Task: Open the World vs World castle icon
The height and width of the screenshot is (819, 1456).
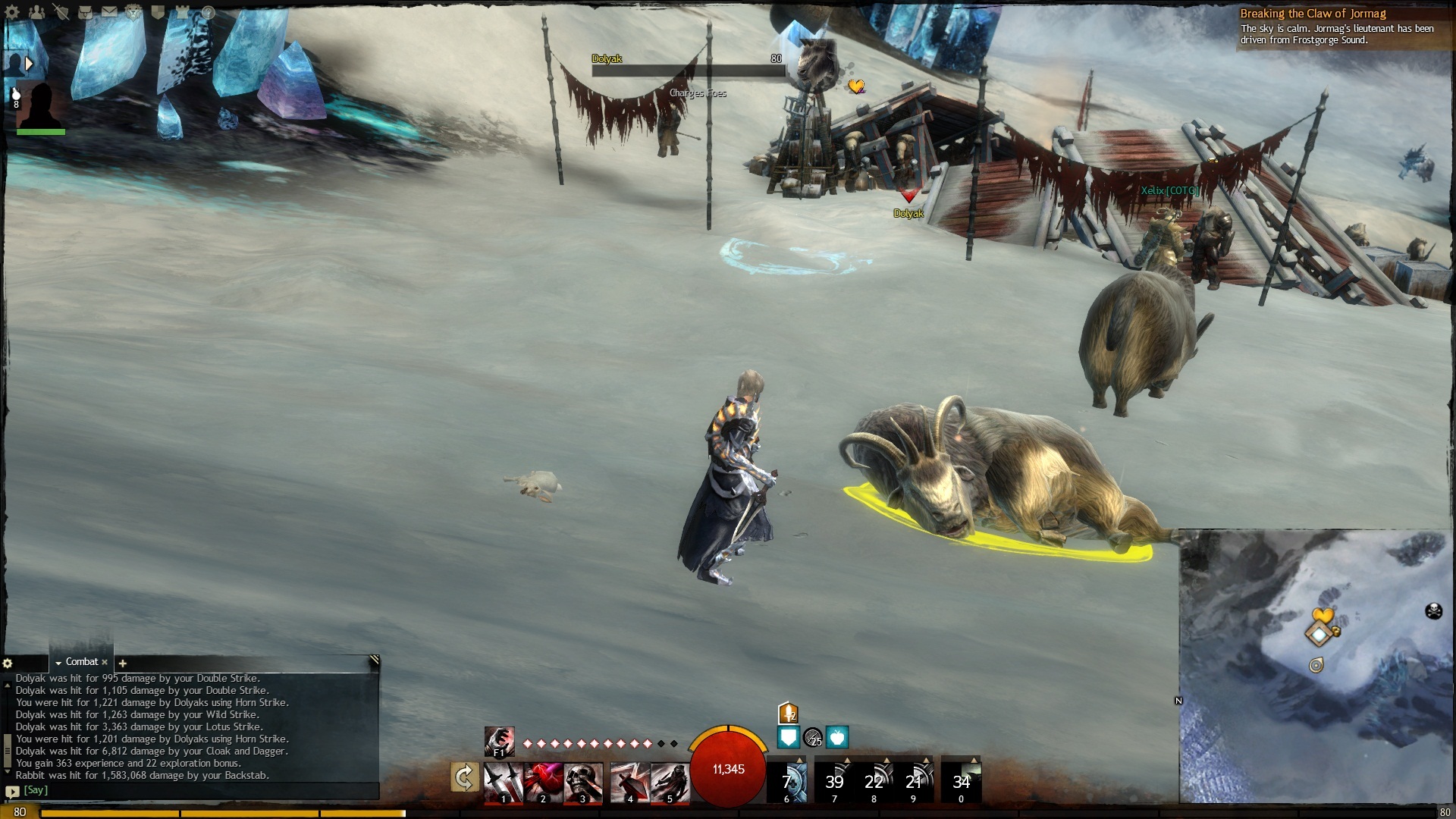Action: pyautogui.click(x=183, y=12)
